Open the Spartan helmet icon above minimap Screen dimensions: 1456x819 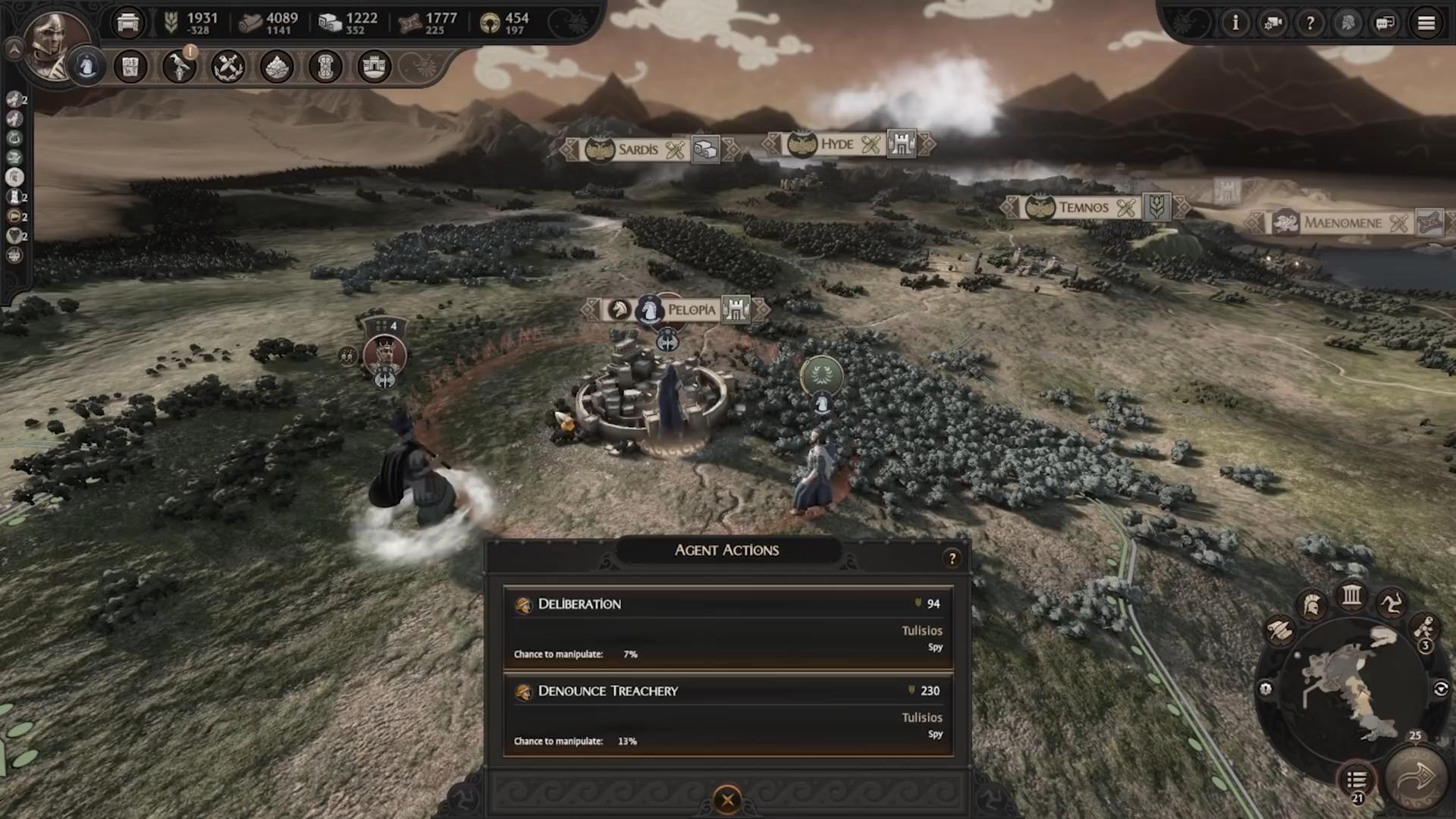[x=1311, y=605]
